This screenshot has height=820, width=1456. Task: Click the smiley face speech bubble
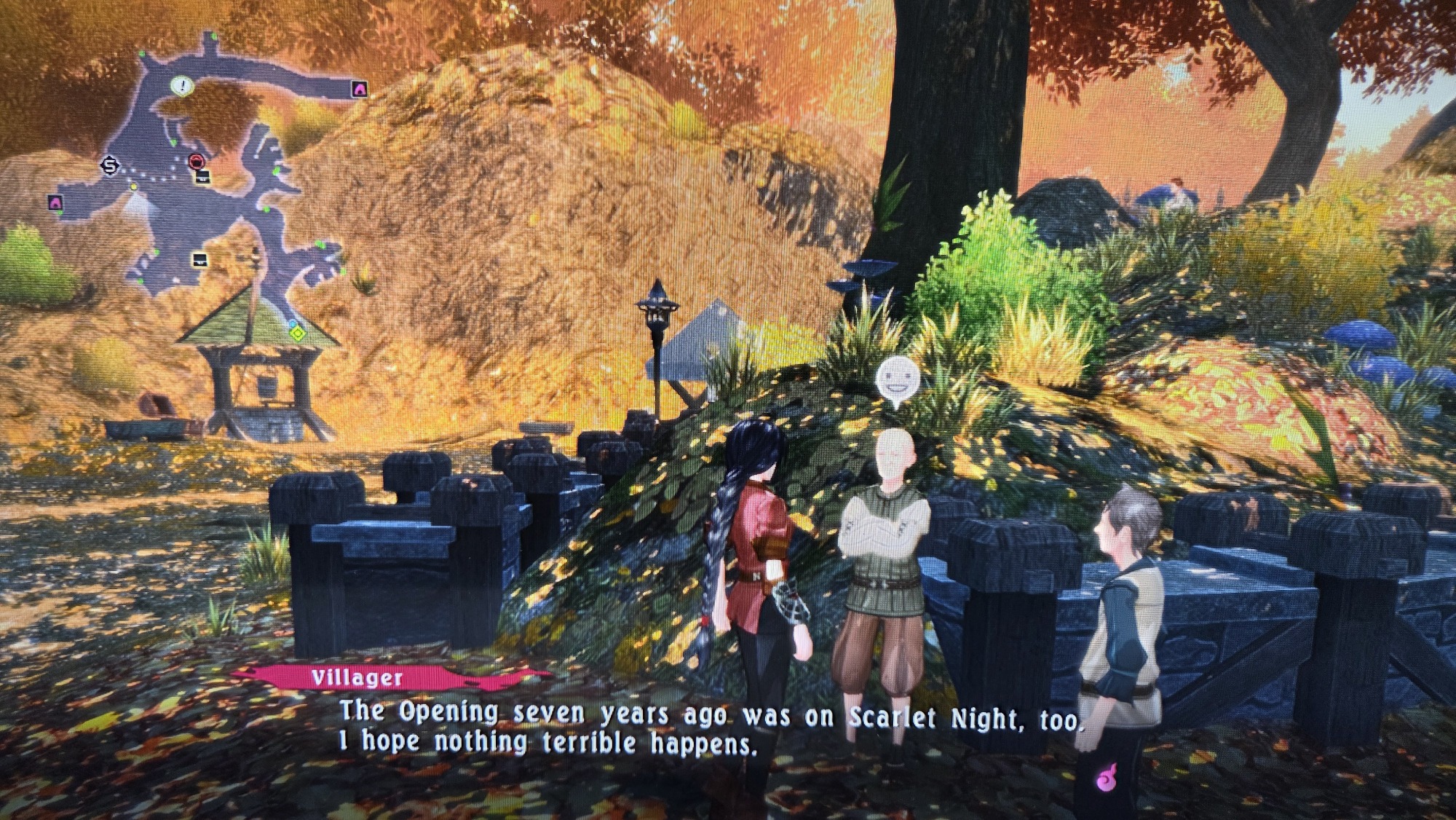point(894,379)
